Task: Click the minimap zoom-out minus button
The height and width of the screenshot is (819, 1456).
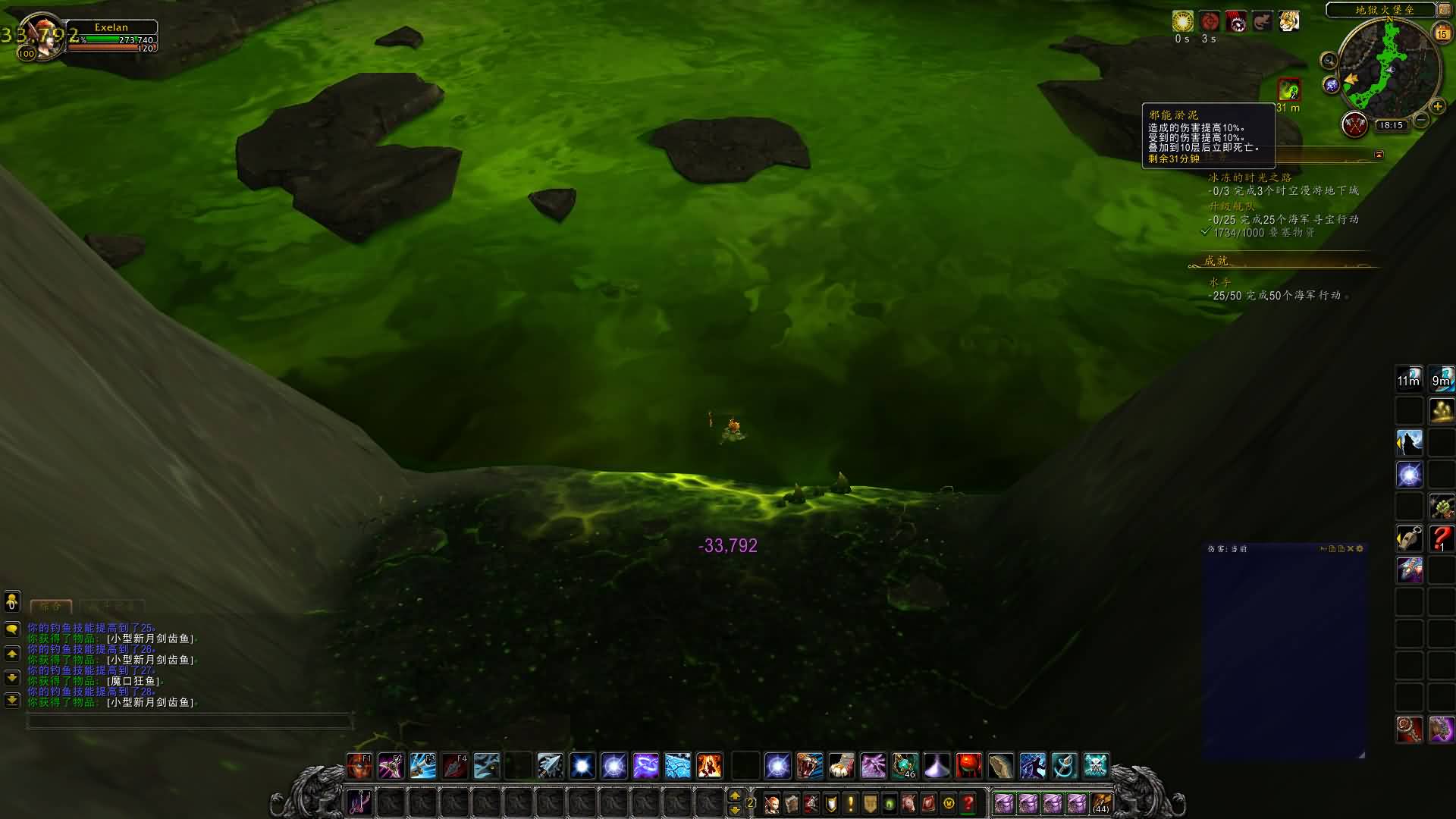Action: [1422, 119]
